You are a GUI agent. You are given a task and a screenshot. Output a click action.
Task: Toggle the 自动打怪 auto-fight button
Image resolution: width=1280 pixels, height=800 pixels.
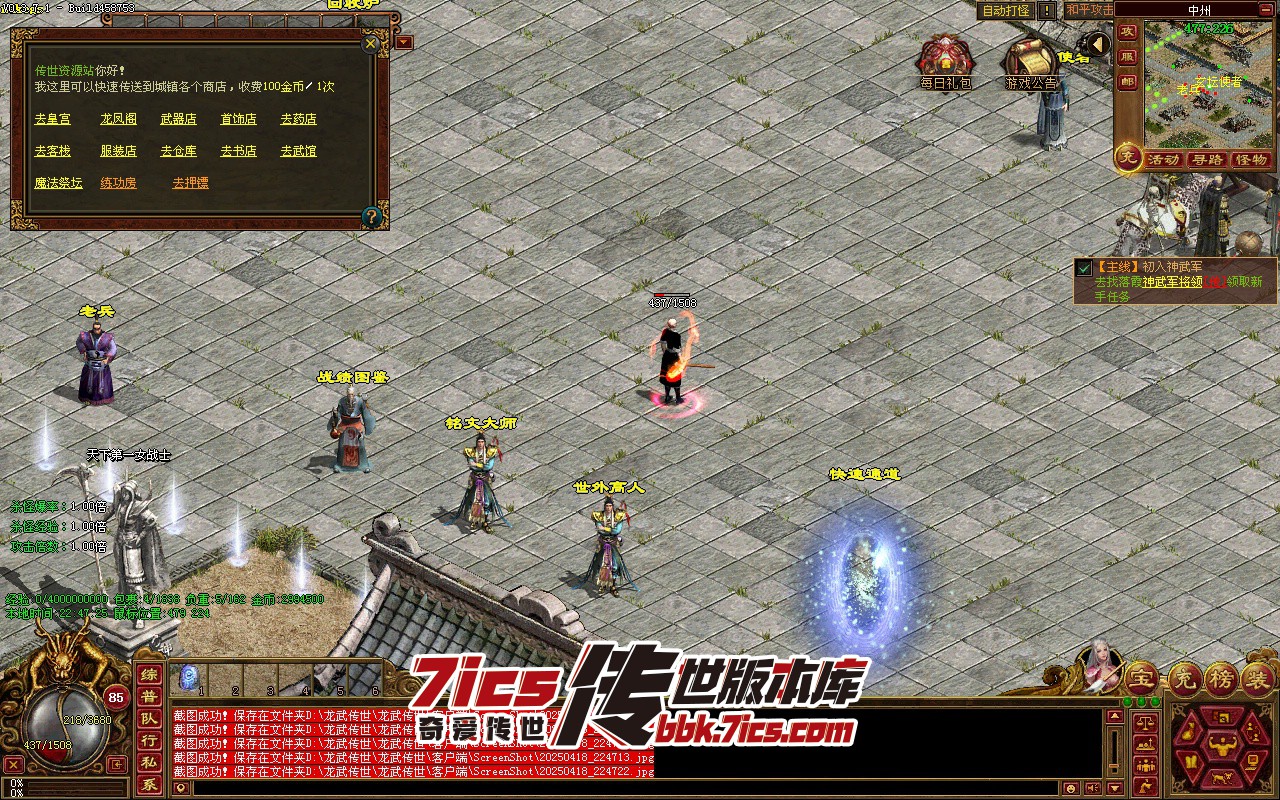coord(1005,10)
